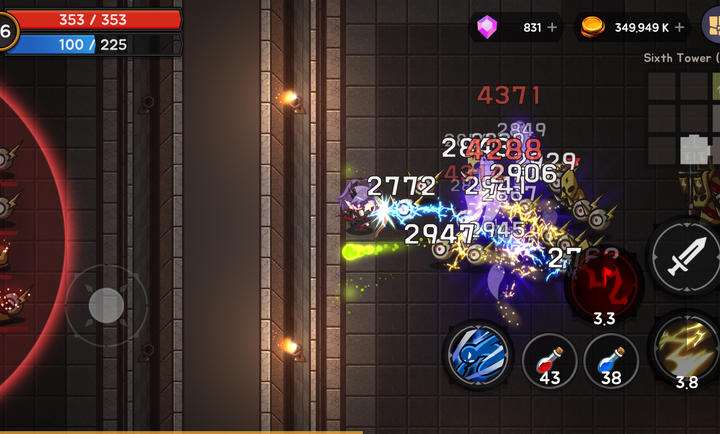
Task: Add more purple gems with the plus button
Action: click(553, 27)
